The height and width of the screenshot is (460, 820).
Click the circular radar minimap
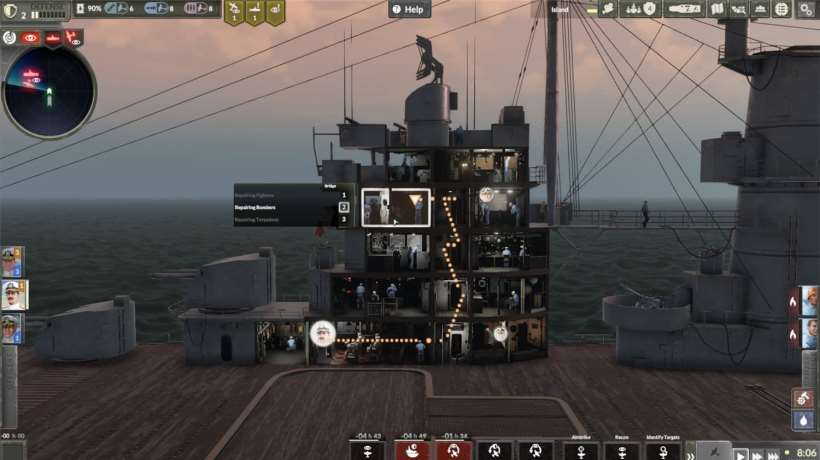49,91
